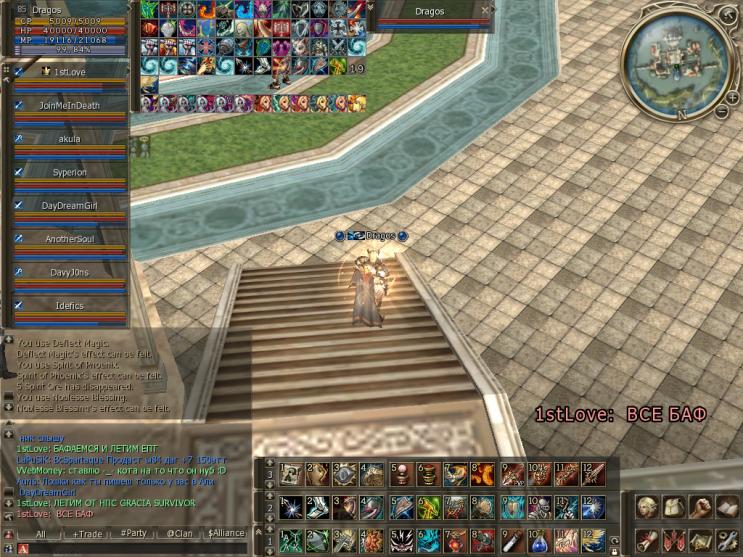Click the chat text input field
Viewport: 743px width, 557px height.
(x=130, y=550)
